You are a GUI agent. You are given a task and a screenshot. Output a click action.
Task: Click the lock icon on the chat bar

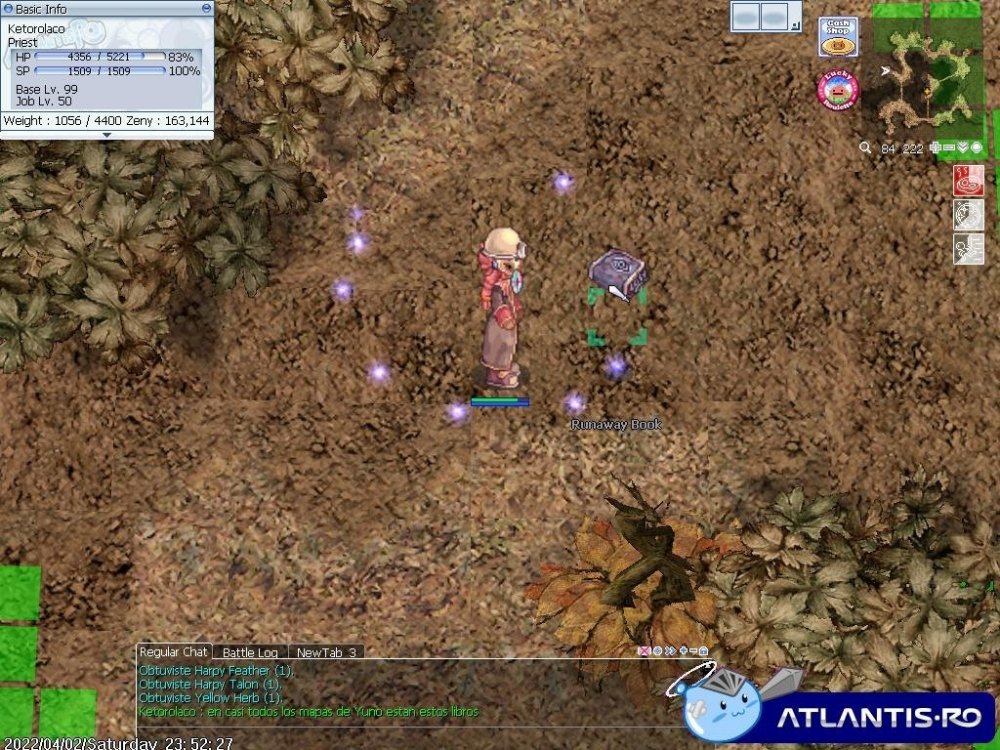click(x=704, y=652)
